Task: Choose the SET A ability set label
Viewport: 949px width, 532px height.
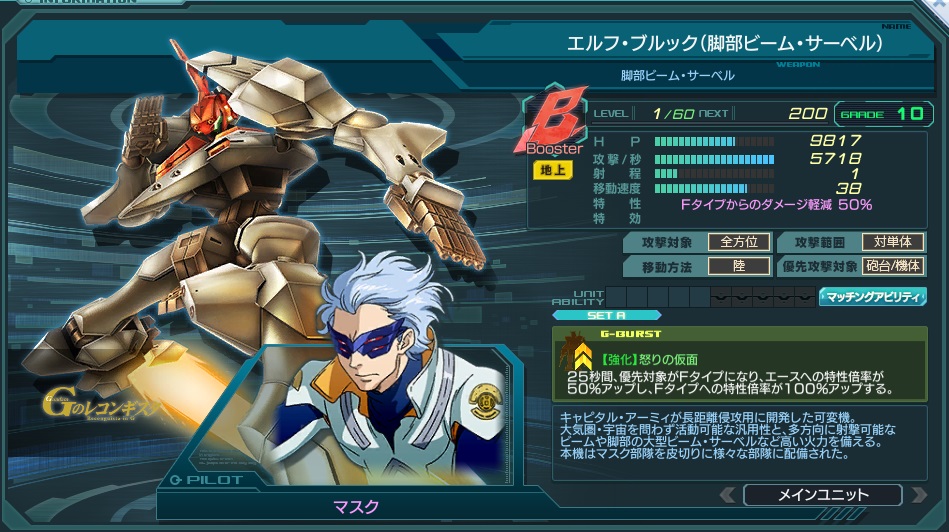Action: click(598, 315)
